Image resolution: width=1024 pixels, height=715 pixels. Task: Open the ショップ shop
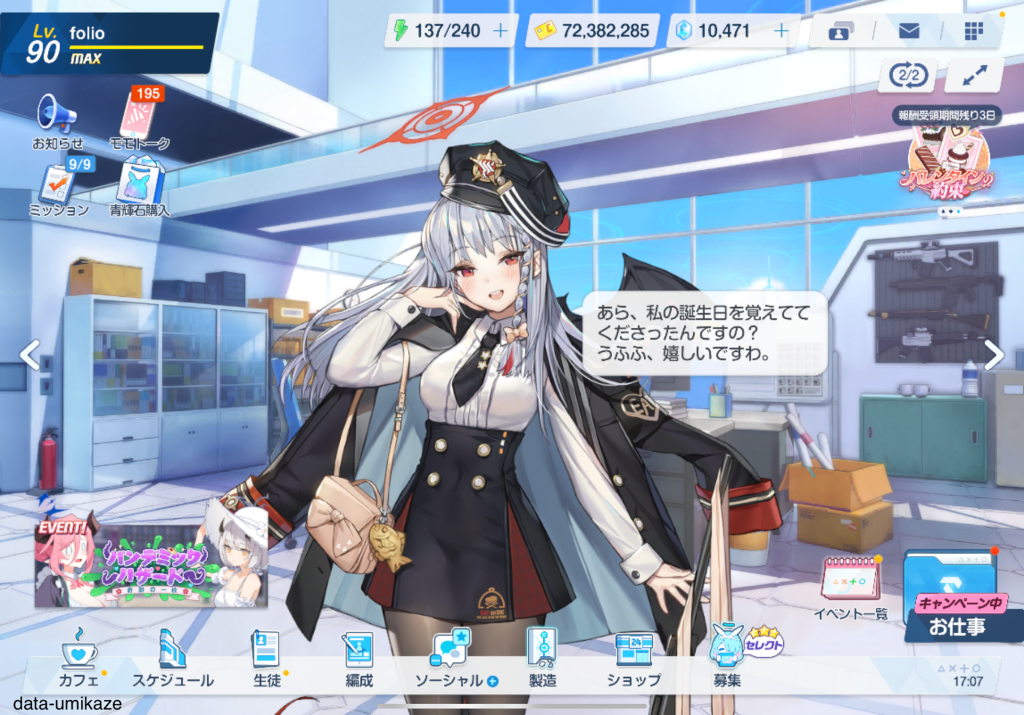633,662
